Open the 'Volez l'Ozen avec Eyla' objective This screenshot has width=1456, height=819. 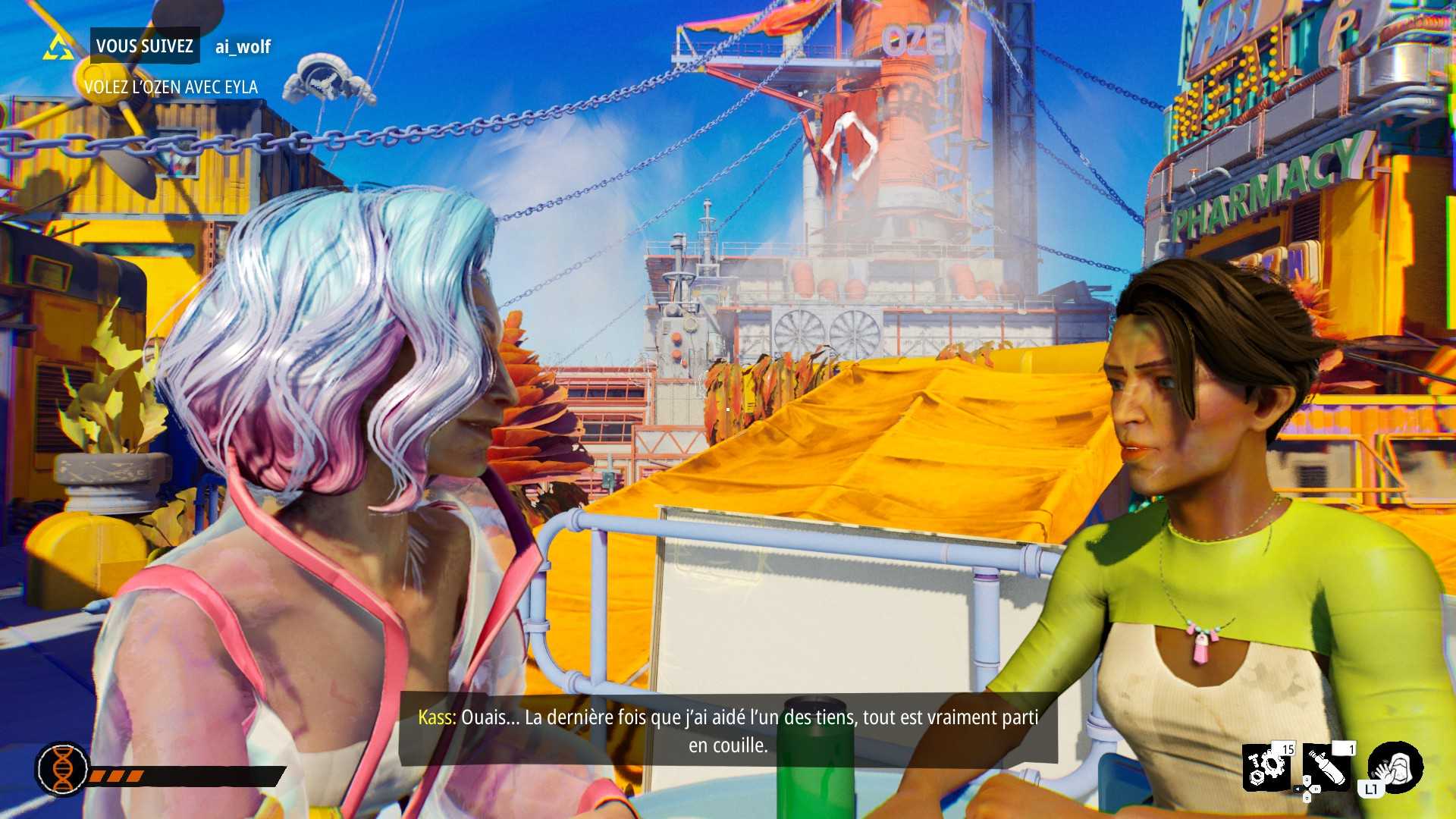[171, 87]
